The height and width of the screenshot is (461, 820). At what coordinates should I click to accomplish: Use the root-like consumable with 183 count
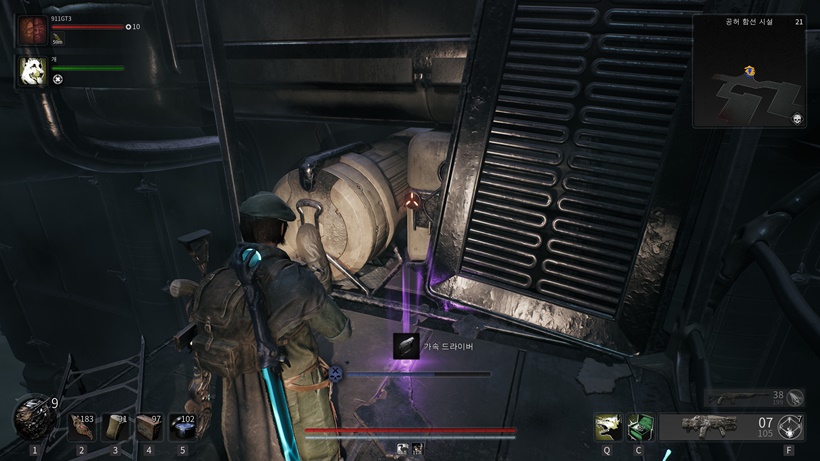tap(81, 426)
